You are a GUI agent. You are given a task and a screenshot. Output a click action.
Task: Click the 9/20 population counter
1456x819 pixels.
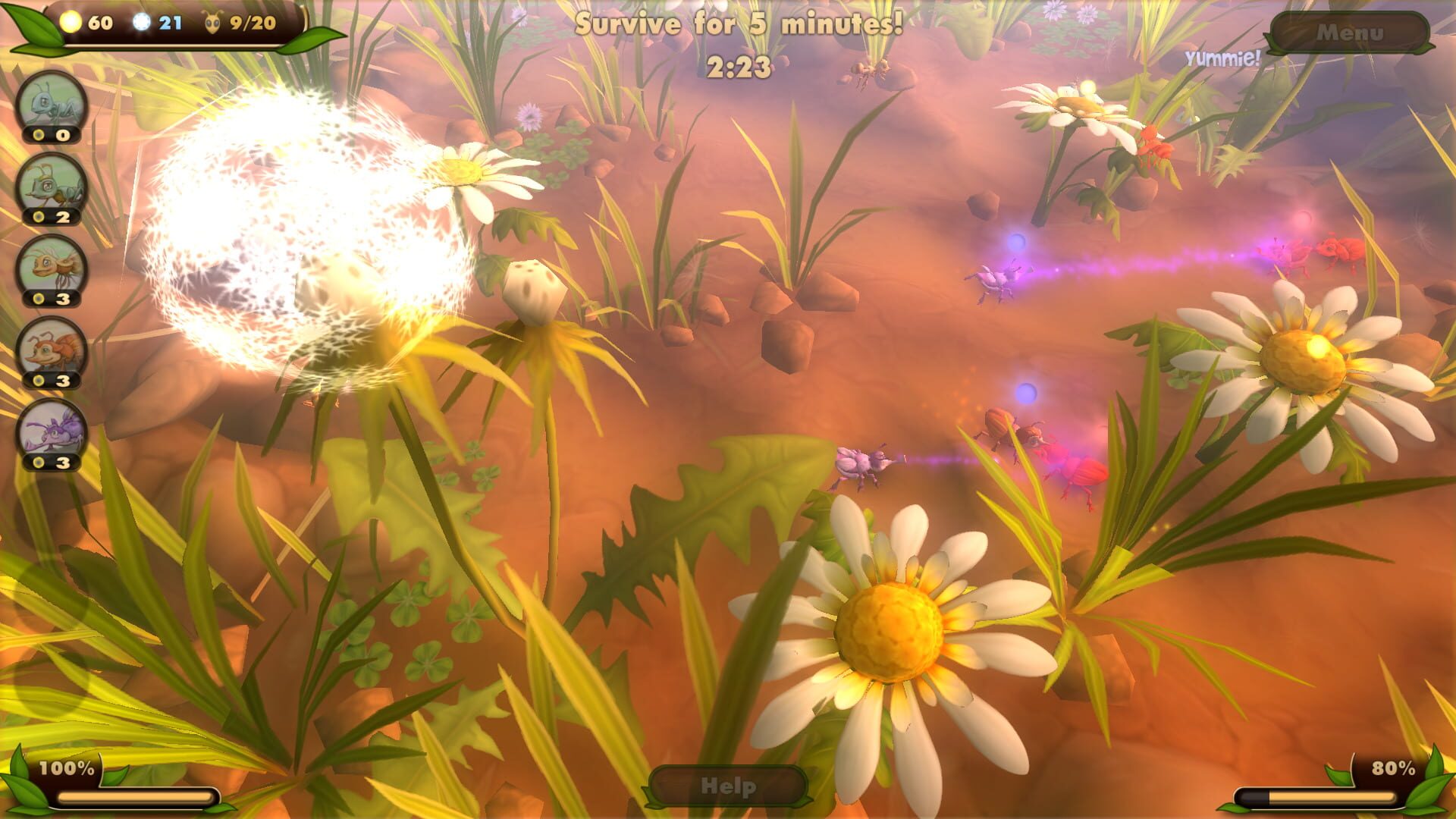[x=252, y=23]
